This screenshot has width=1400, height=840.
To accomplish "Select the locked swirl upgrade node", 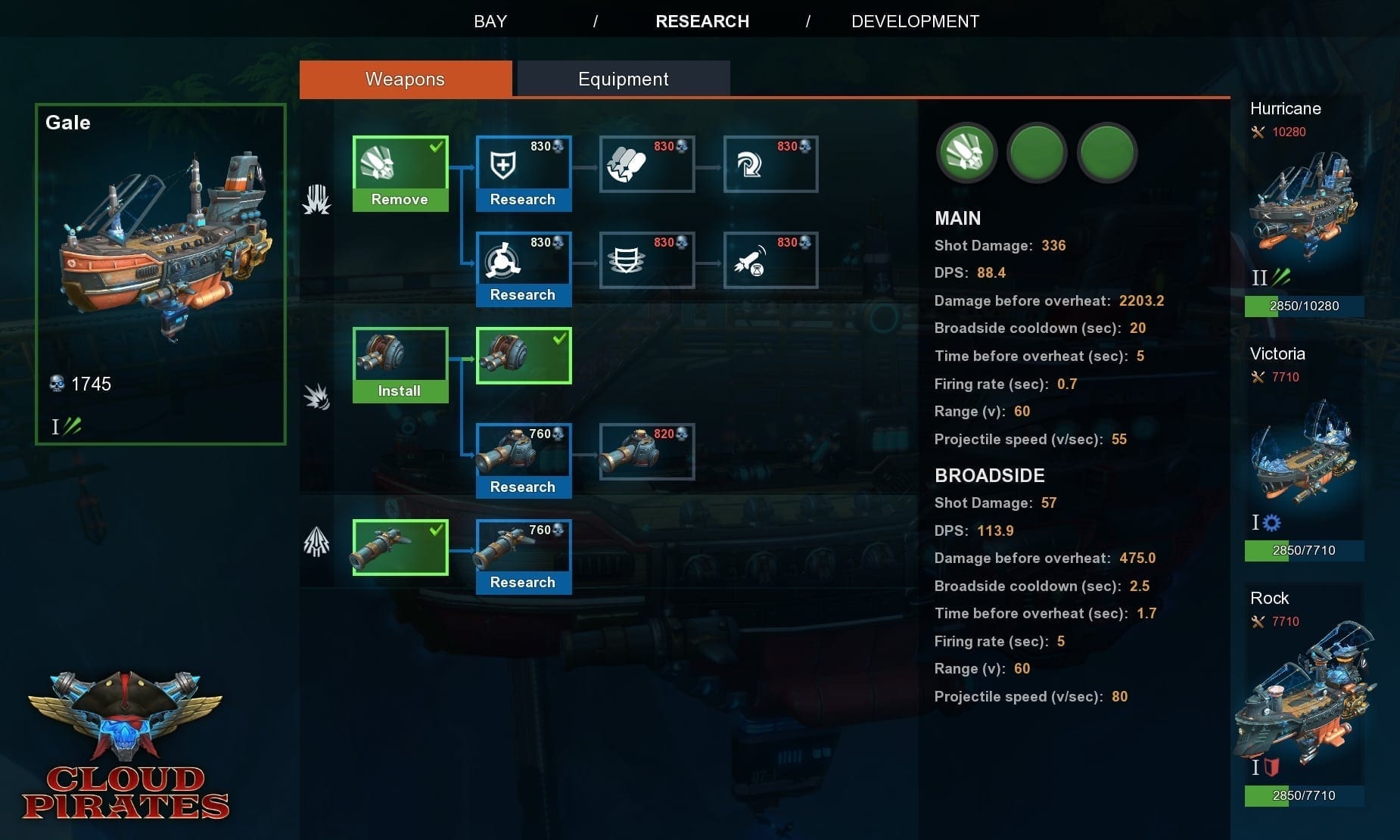I will [x=770, y=164].
